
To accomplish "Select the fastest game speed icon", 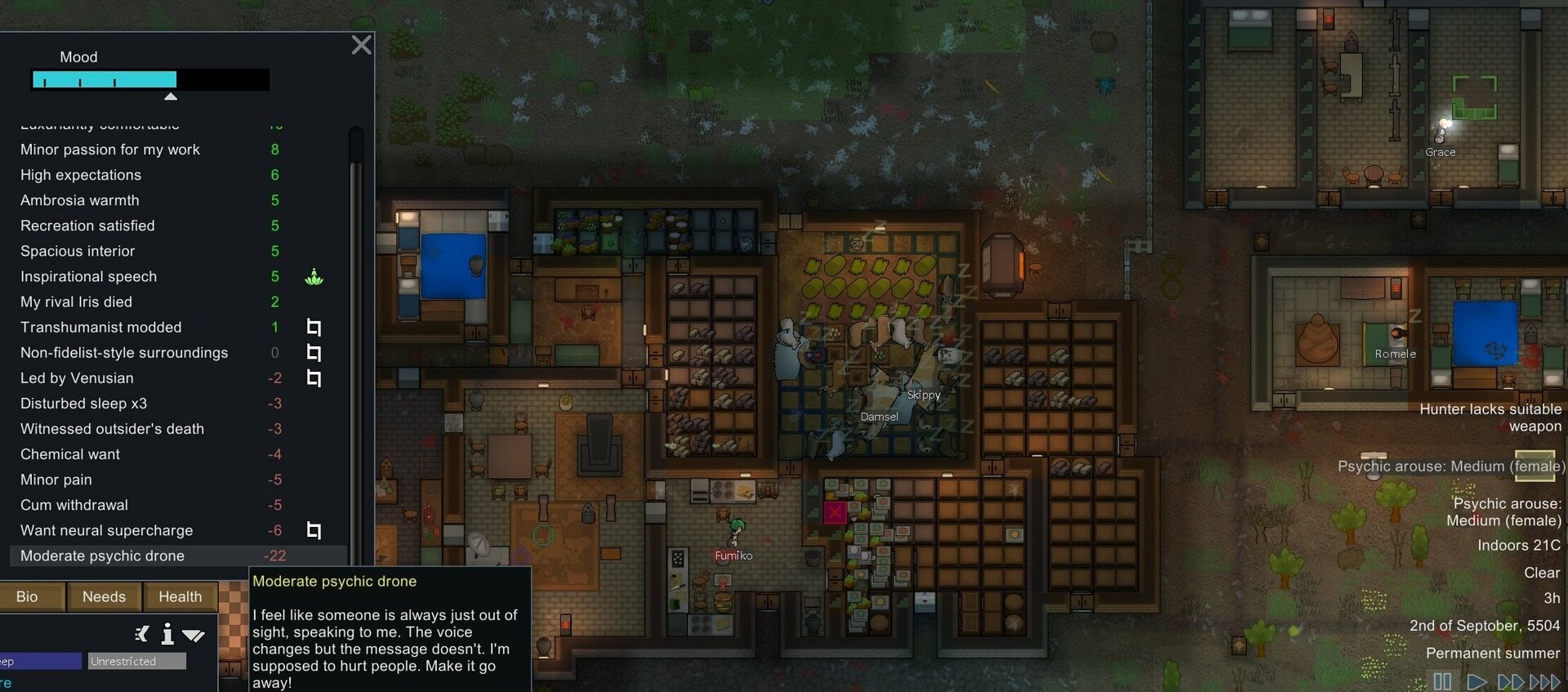I will 1546,681.
